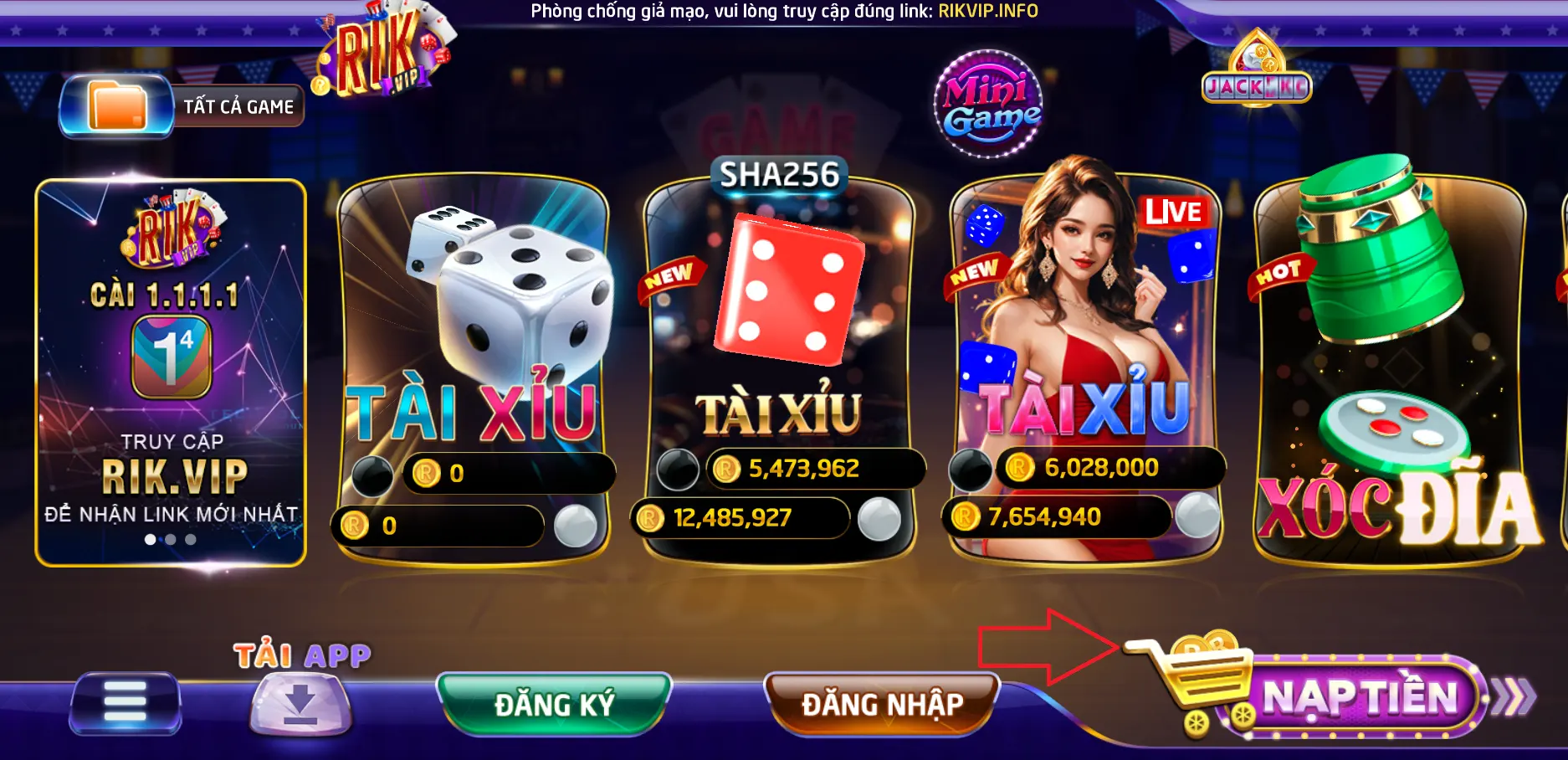Click the Đăng Ký register button
This screenshot has width=1568, height=760.
pos(554,703)
